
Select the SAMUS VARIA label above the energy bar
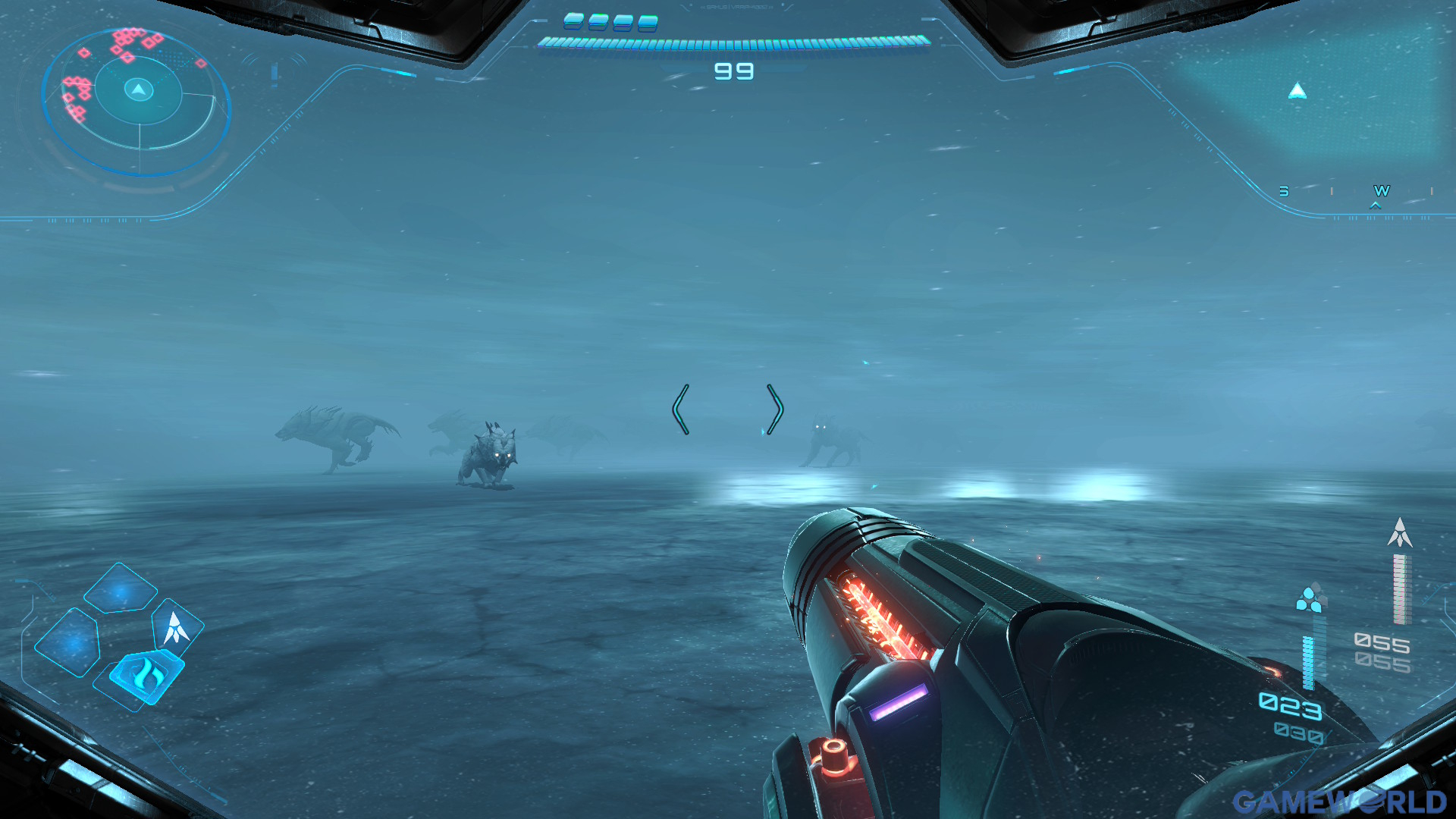pyautogui.click(x=737, y=7)
